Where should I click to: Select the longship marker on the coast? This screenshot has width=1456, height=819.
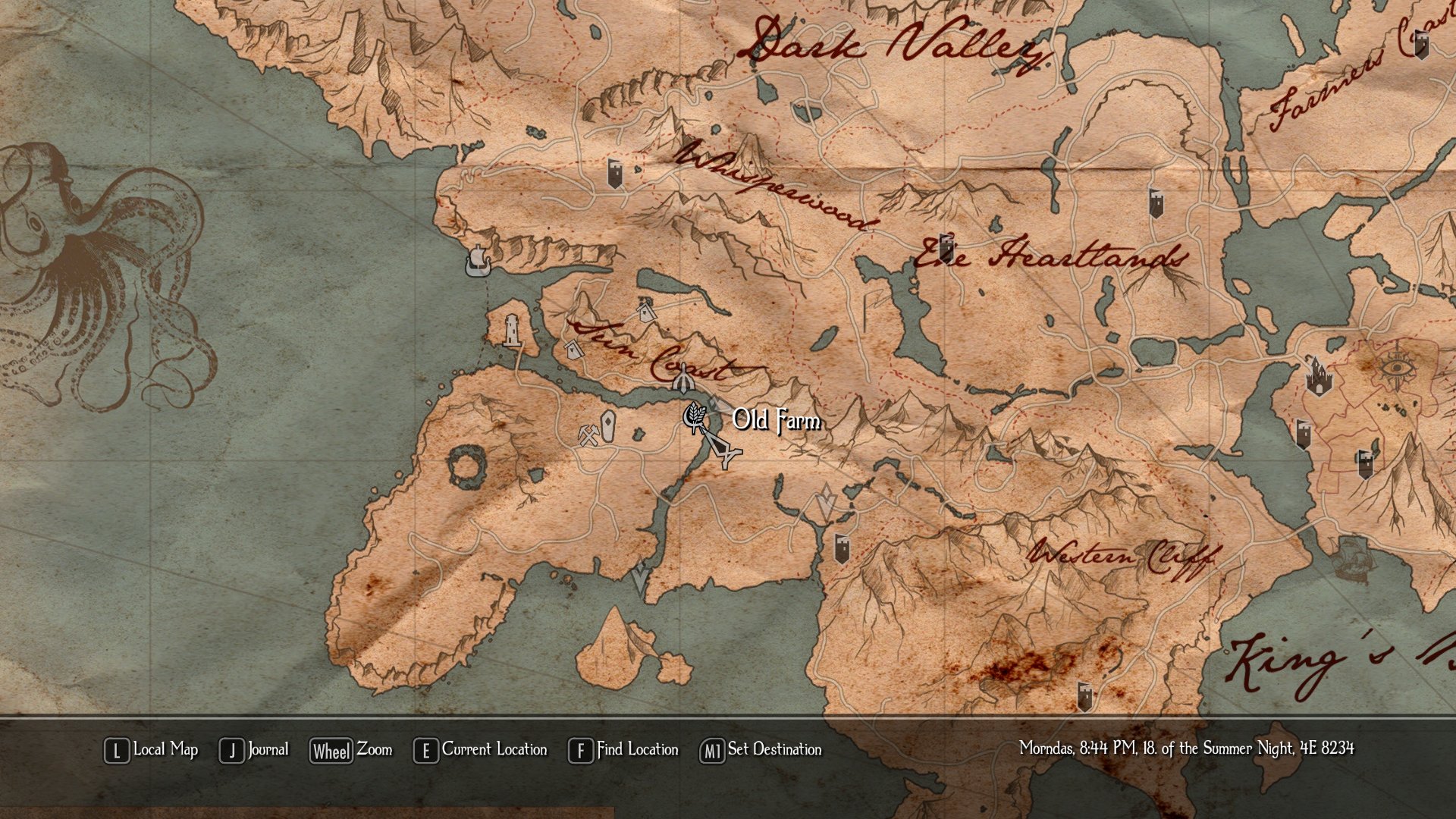click(x=478, y=262)
